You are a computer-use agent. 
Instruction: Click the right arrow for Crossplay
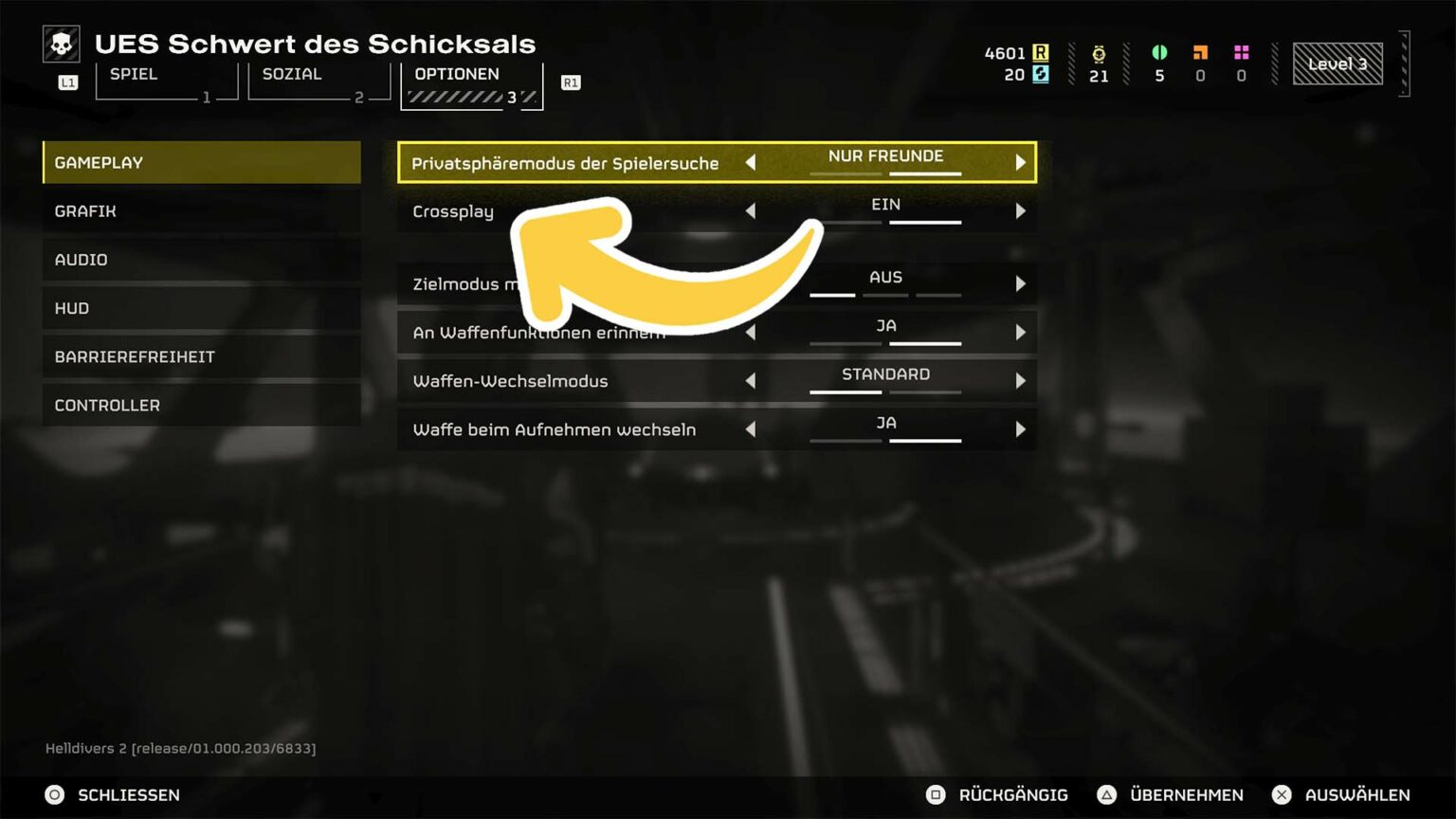point(1020,211)
